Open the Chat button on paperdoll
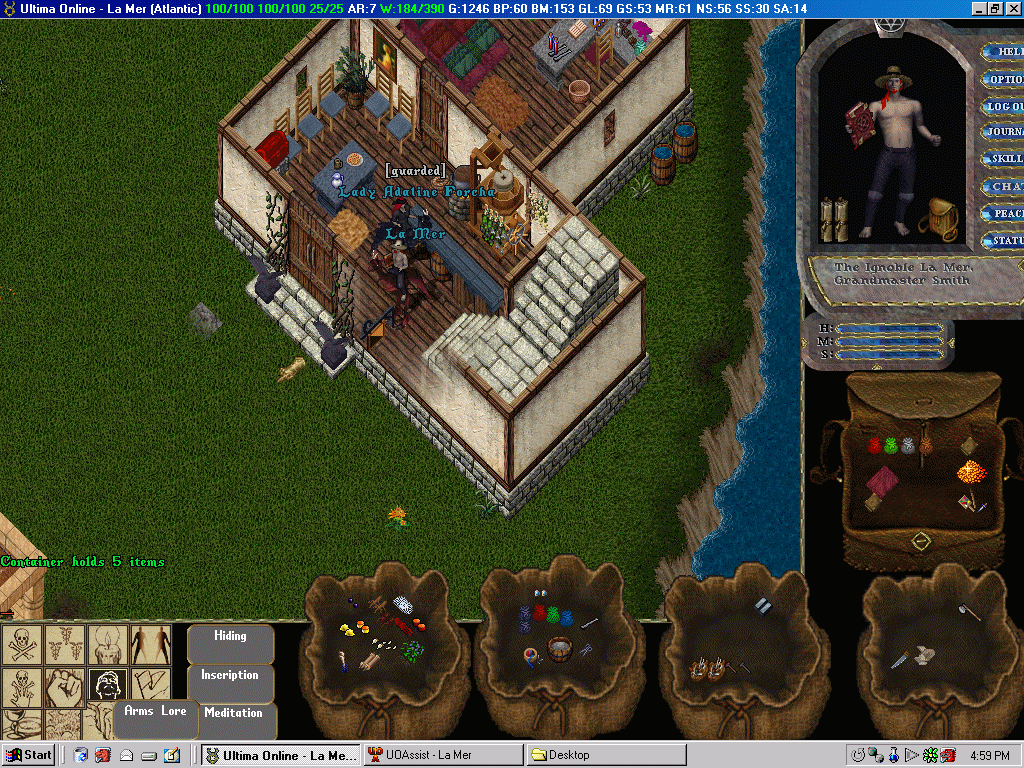1024x768 pixels. [x=1004, y=186]
